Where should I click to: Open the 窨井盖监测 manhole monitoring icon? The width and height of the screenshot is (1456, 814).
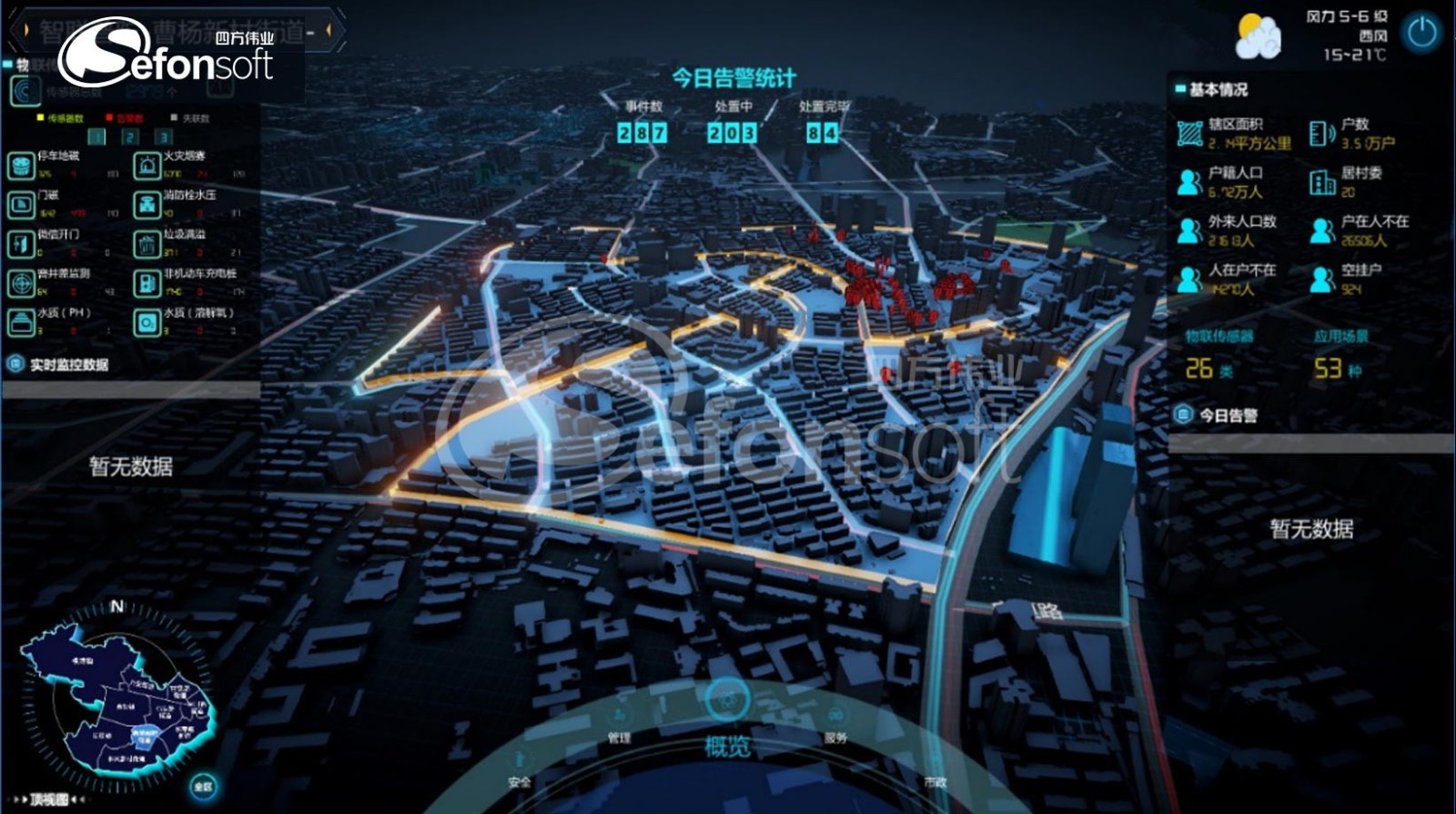[x=21, y=283]
